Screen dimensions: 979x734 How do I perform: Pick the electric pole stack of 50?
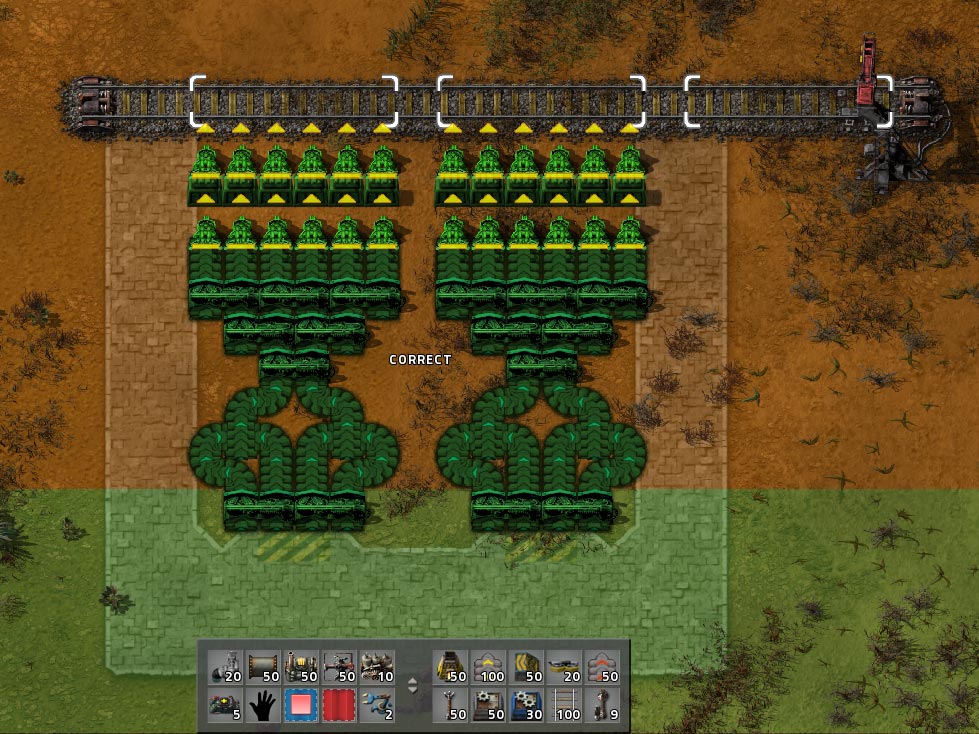tap(452, 705)
